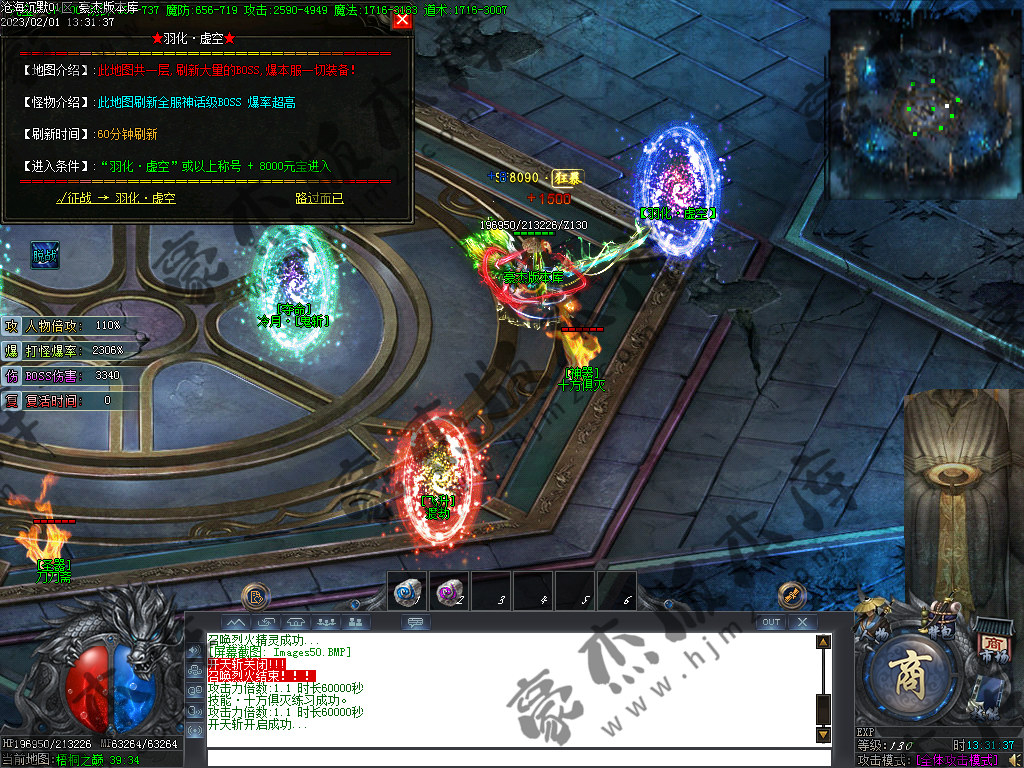Use the blue swirl scroll in hotbar slot 1

407,592
